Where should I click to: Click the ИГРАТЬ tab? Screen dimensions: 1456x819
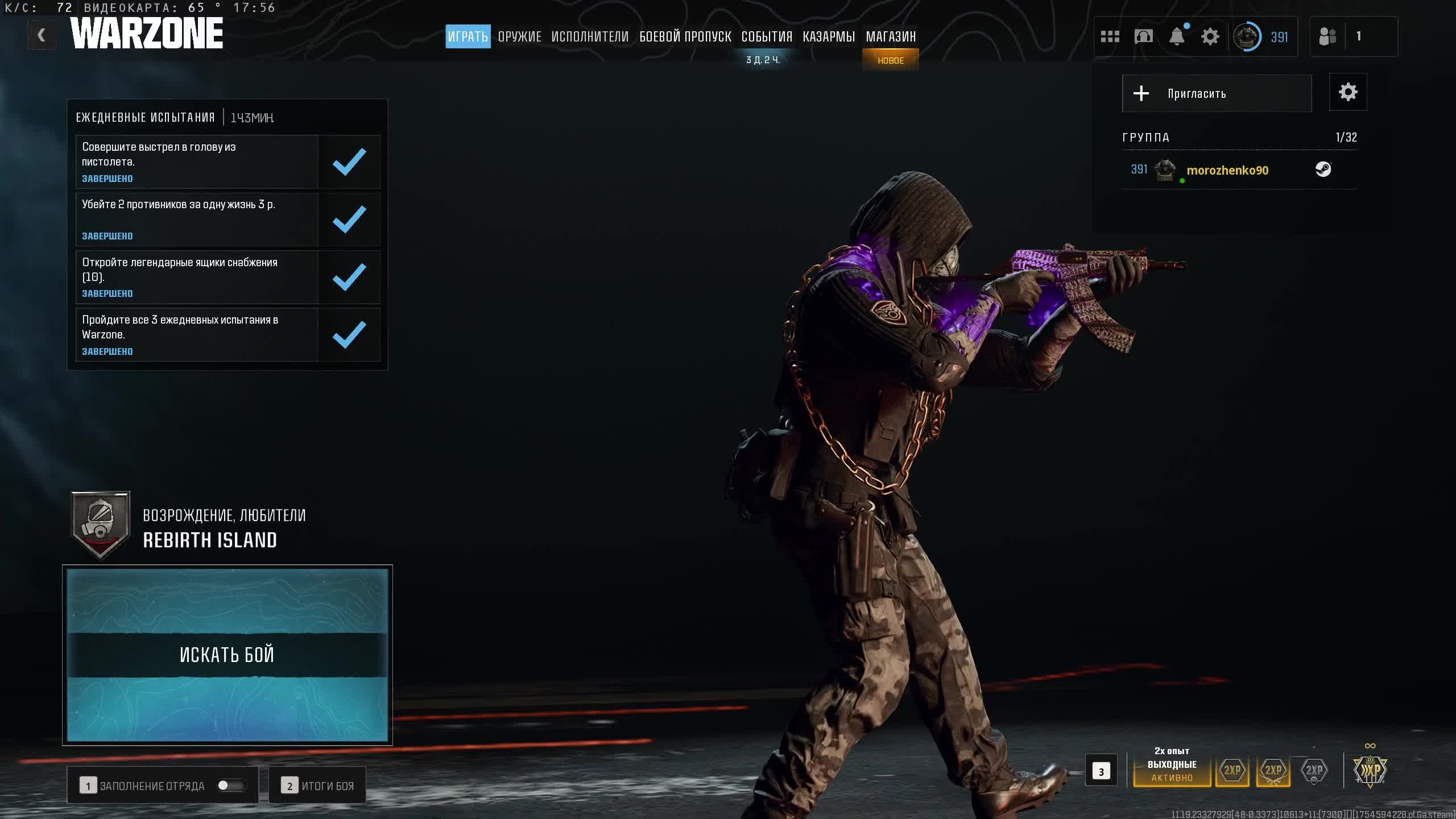click(468, 37)
